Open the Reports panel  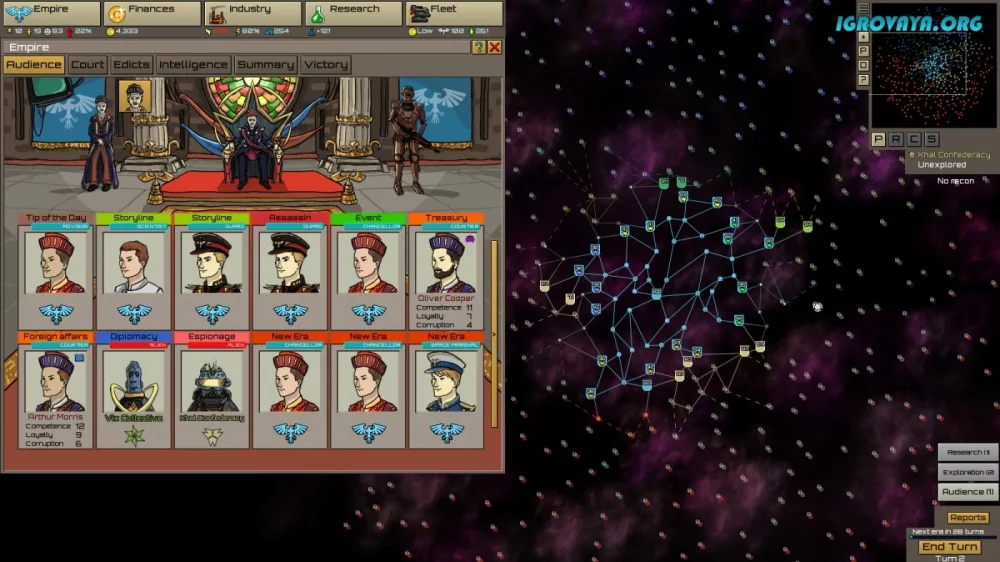tap(968, 518)
